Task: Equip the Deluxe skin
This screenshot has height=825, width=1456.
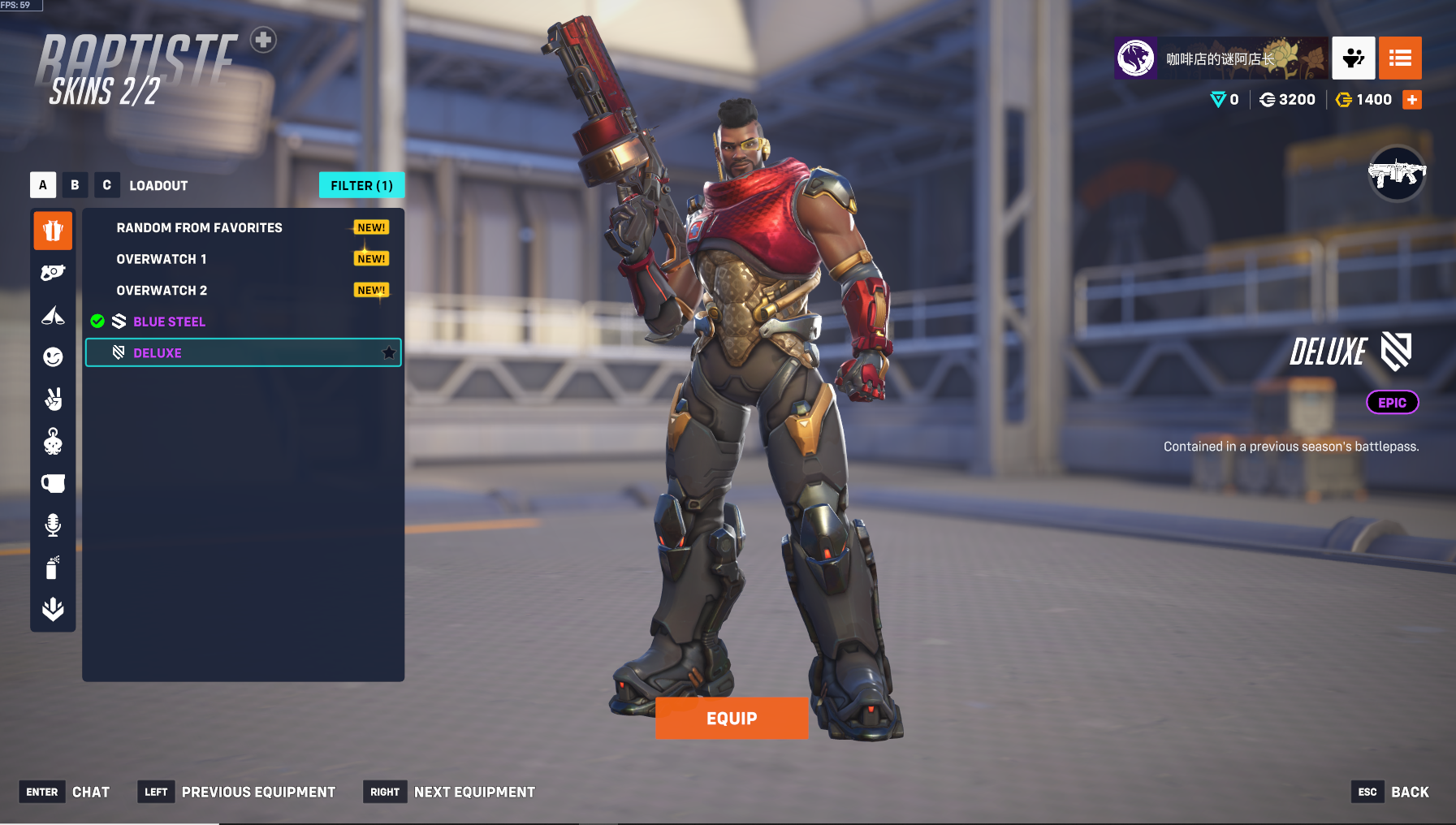Action: [731, 718]
